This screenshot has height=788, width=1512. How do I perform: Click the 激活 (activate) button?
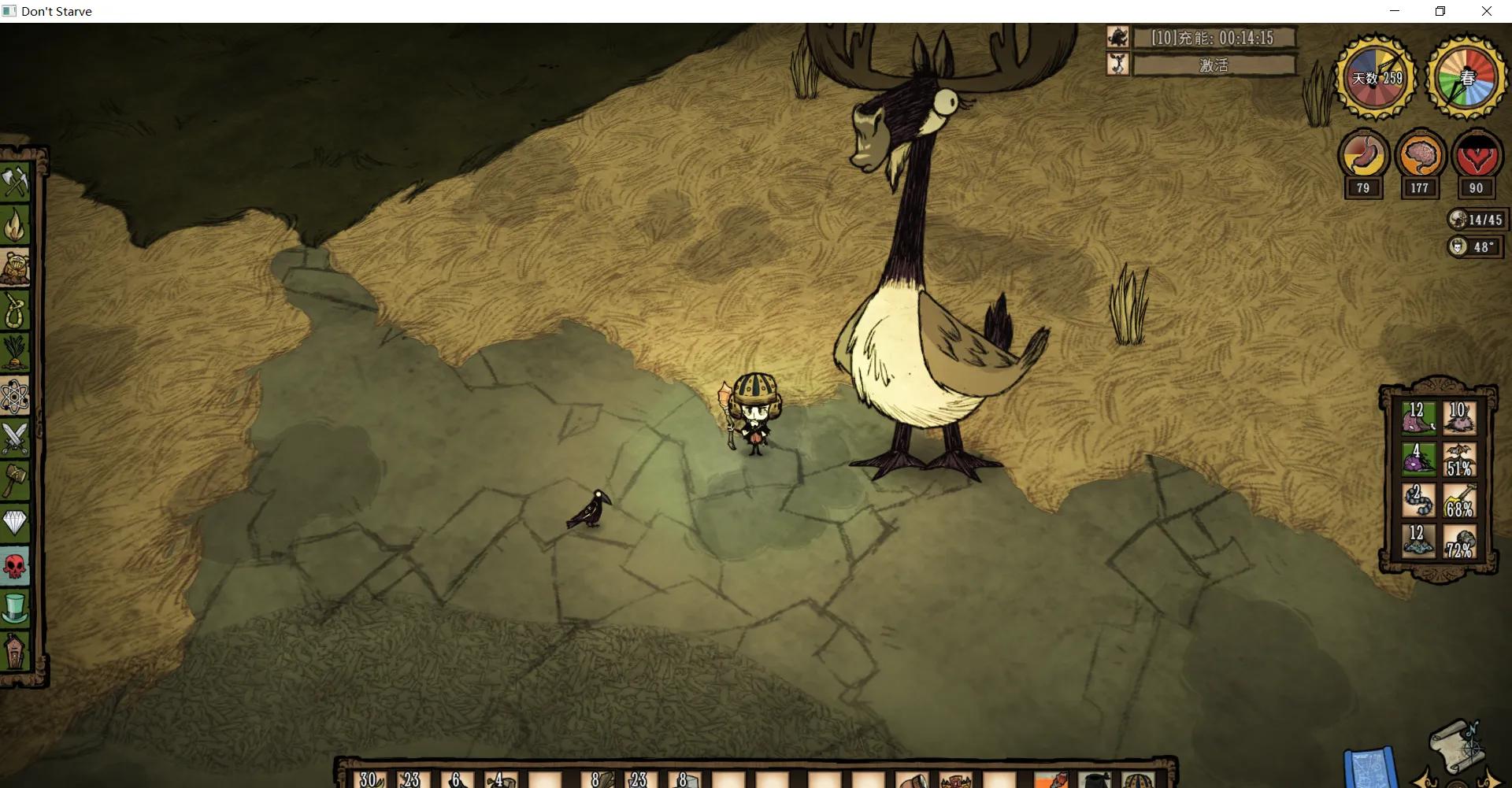[x=1214, y=65]
